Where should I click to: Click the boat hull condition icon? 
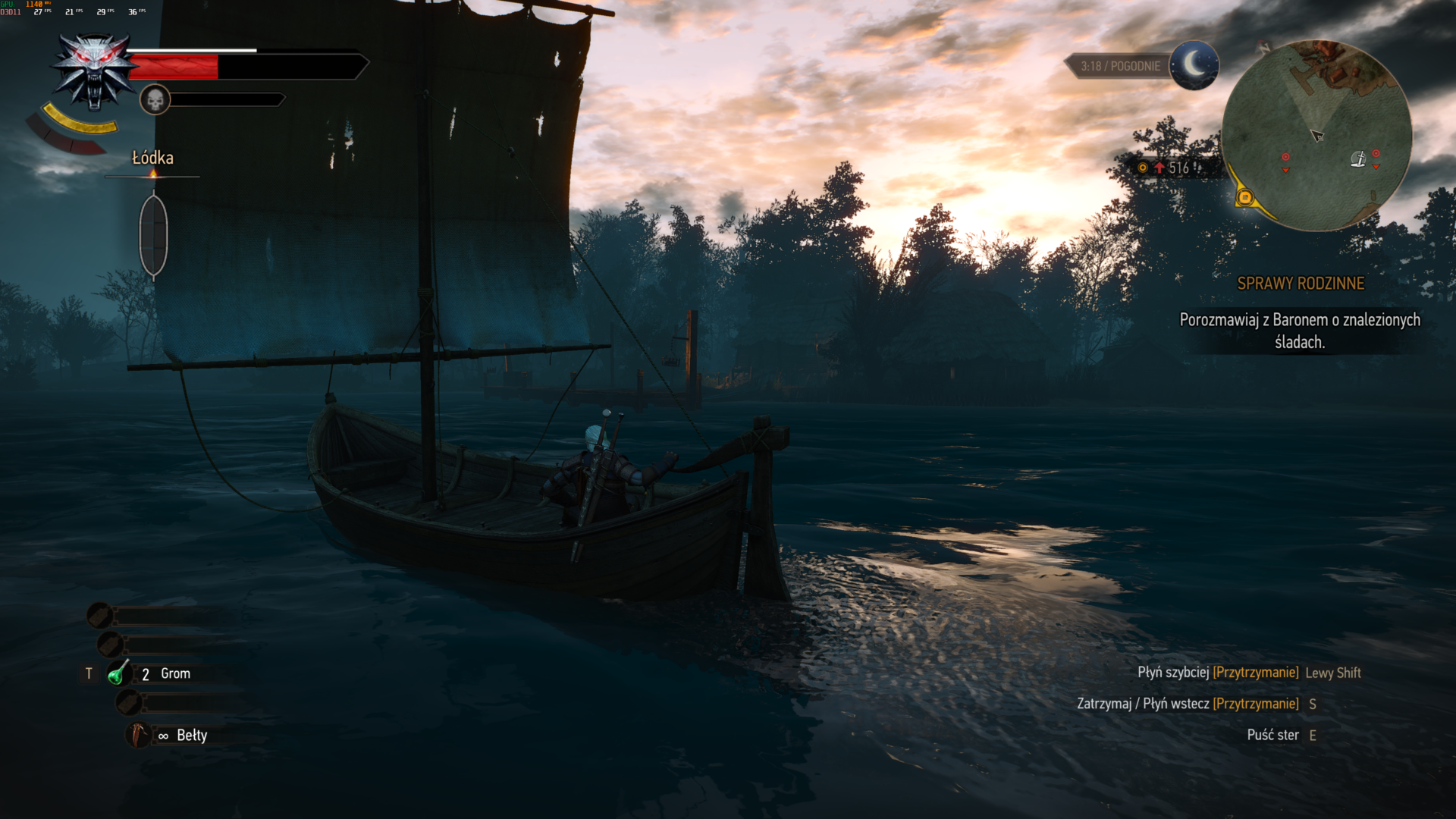point(153,234)
